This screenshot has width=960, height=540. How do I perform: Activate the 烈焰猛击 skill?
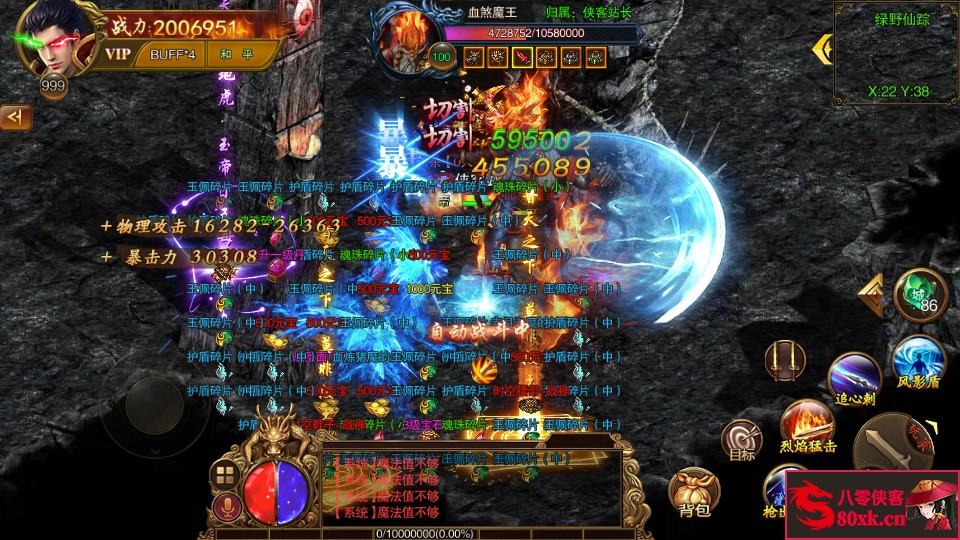[x=806, y=423]
